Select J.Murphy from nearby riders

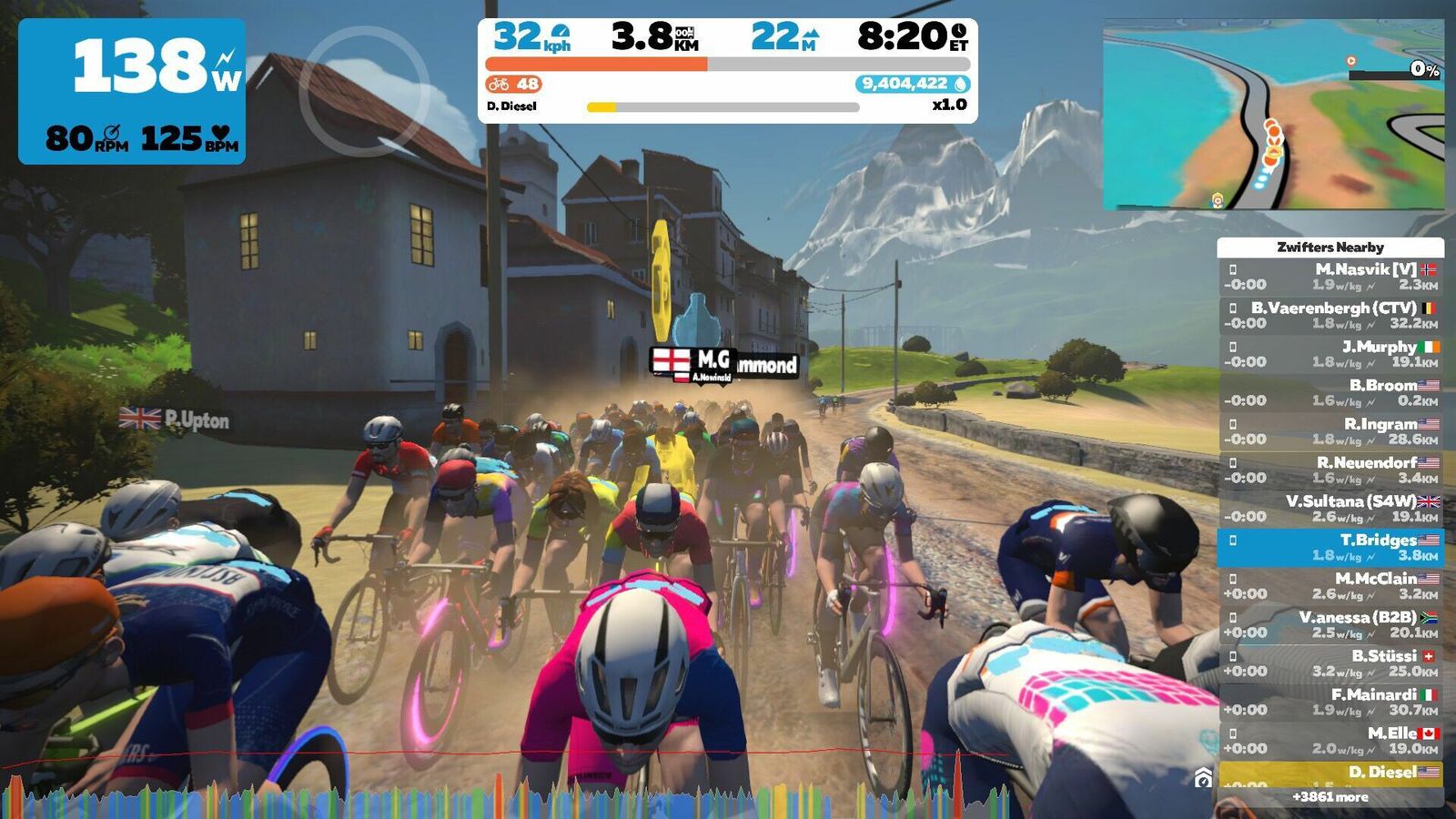pos(1330,354)
